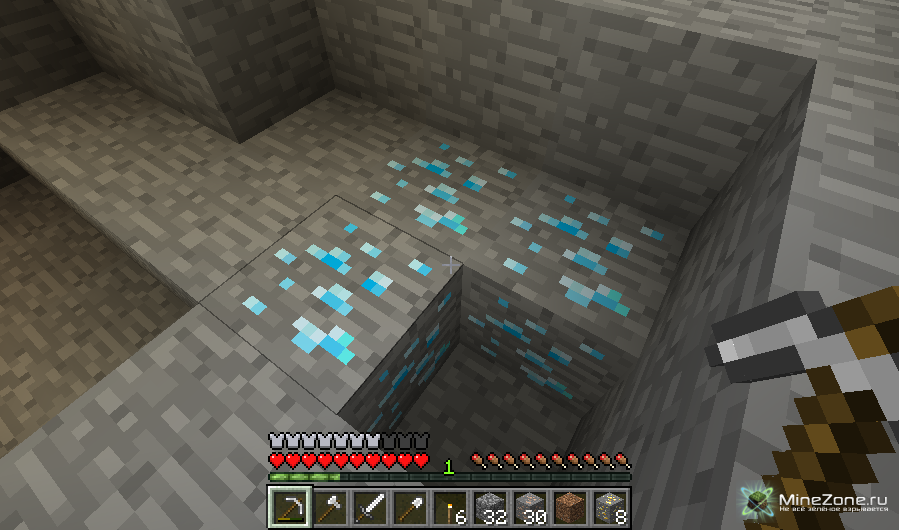This screenshot has width=899, height=530.
Task: Switch to the iron shovel slot
Action: coord(409,508)
